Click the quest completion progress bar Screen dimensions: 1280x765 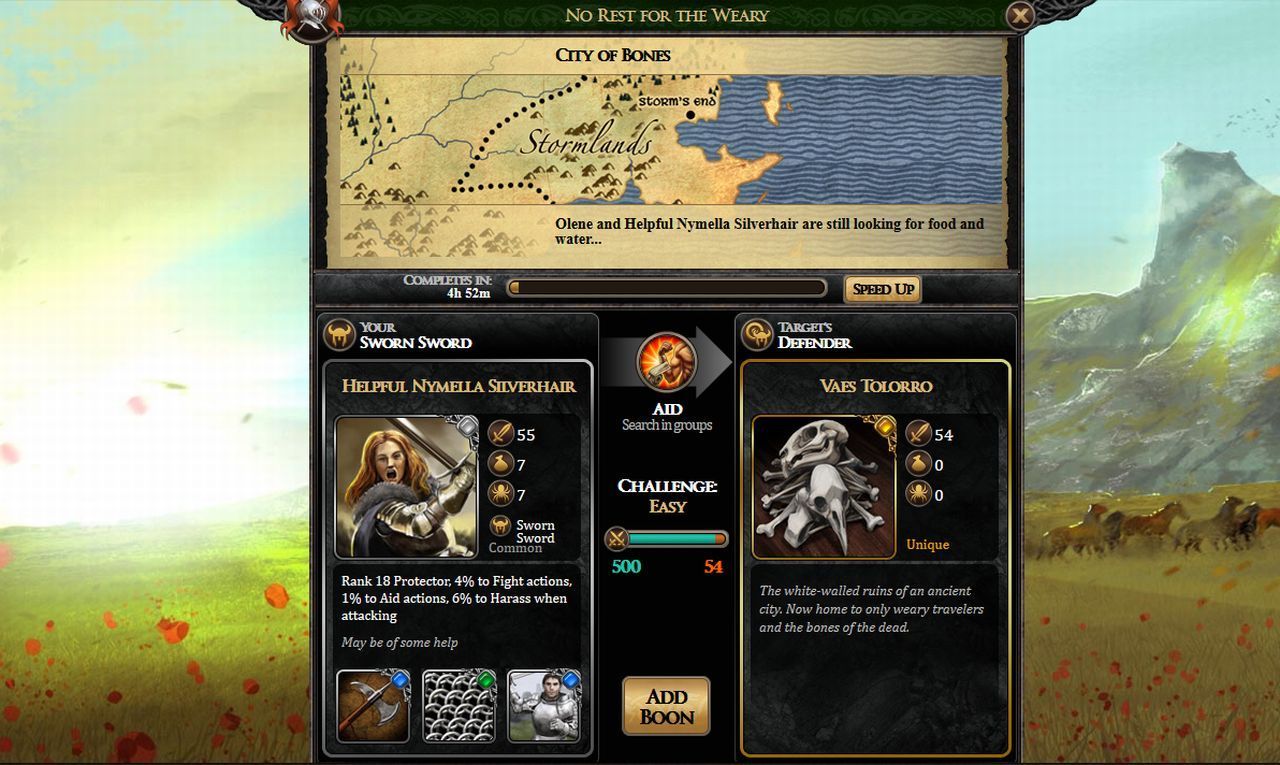point(667,287)
